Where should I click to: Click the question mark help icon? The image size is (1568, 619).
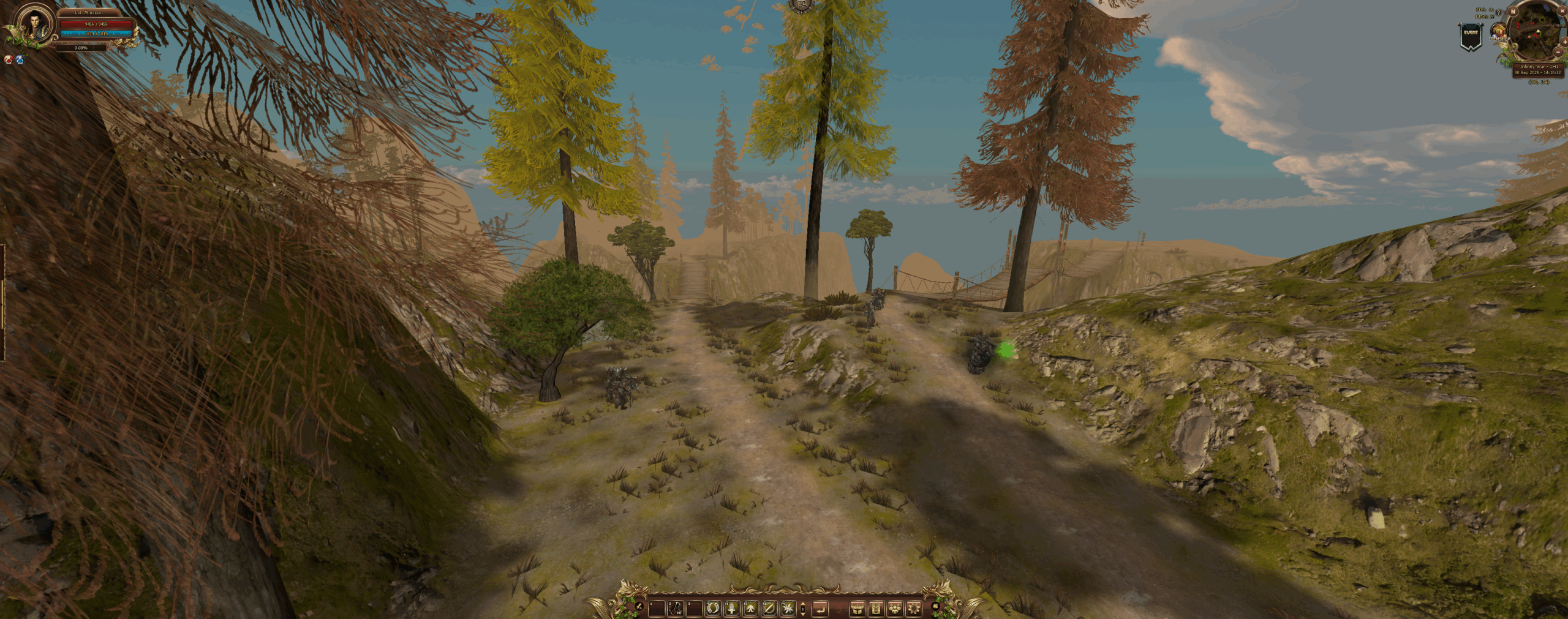(1499, 12)
